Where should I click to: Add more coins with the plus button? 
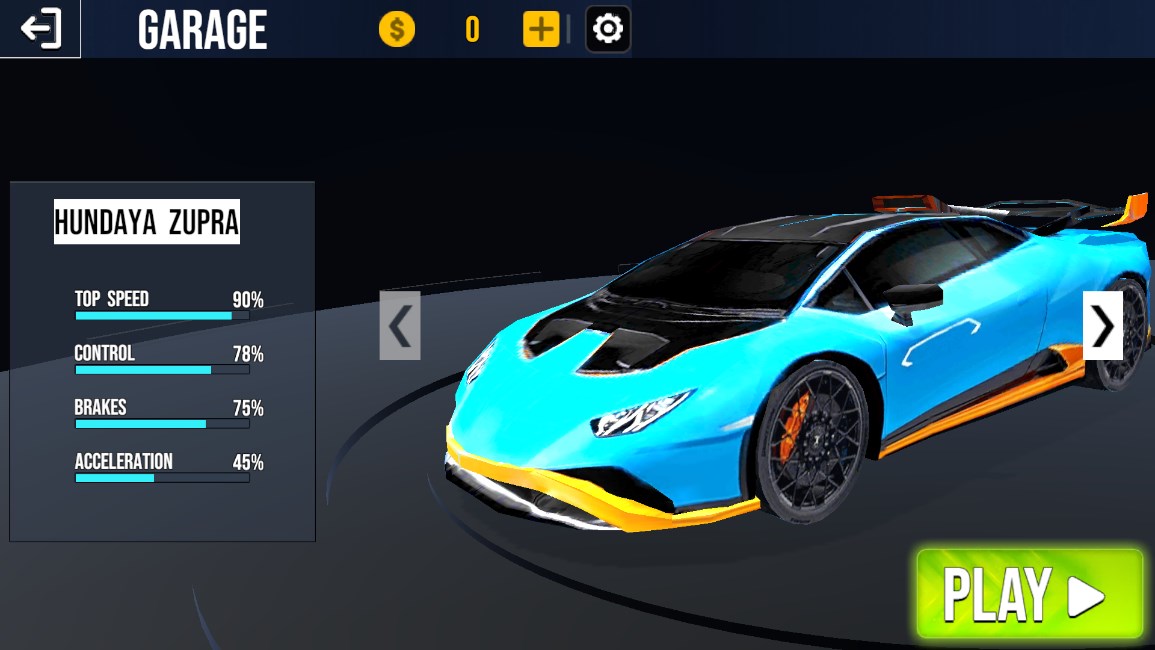click(x=541, y=29)
